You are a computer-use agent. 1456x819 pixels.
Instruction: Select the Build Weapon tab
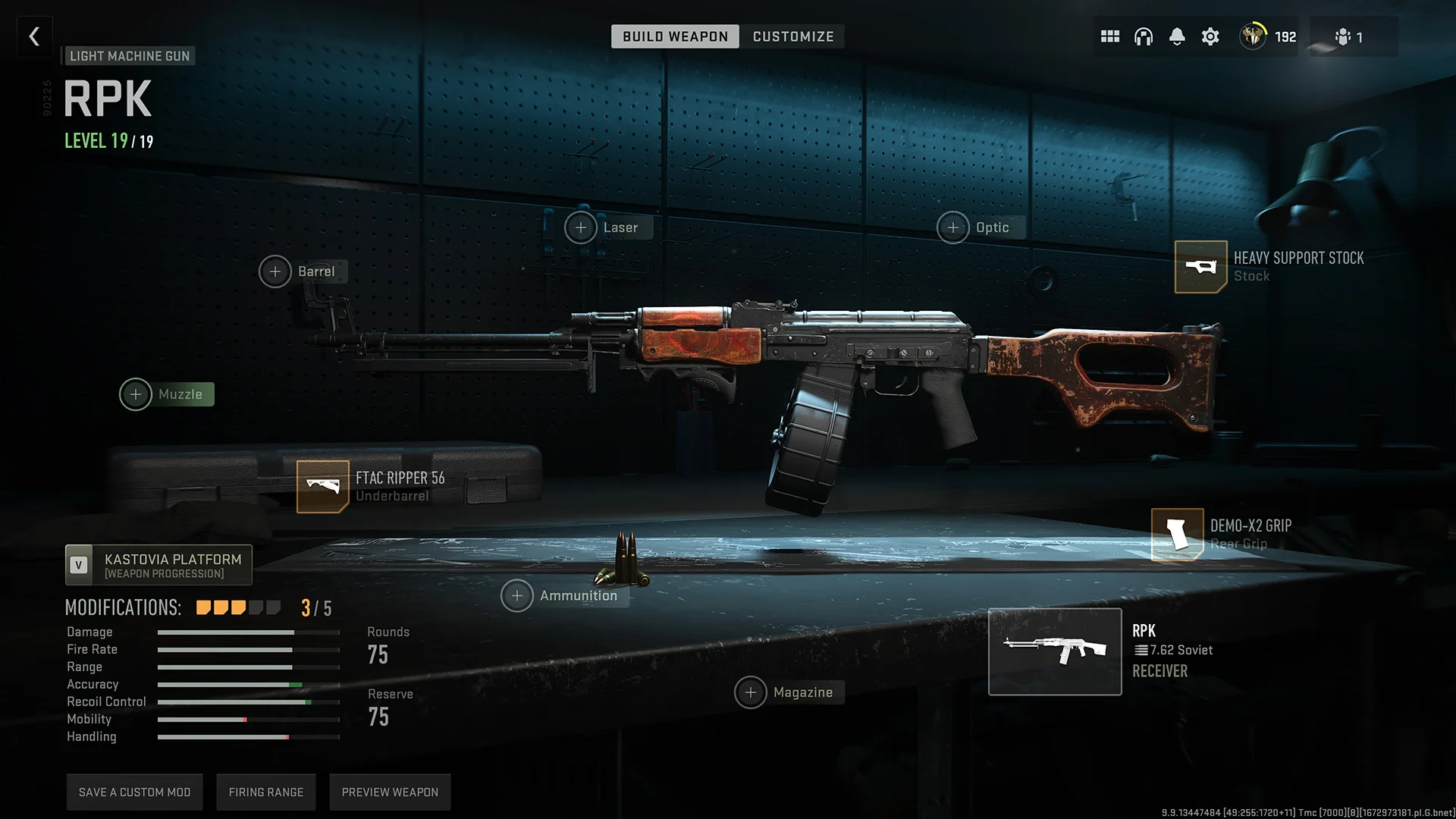[x=674, y=36]
